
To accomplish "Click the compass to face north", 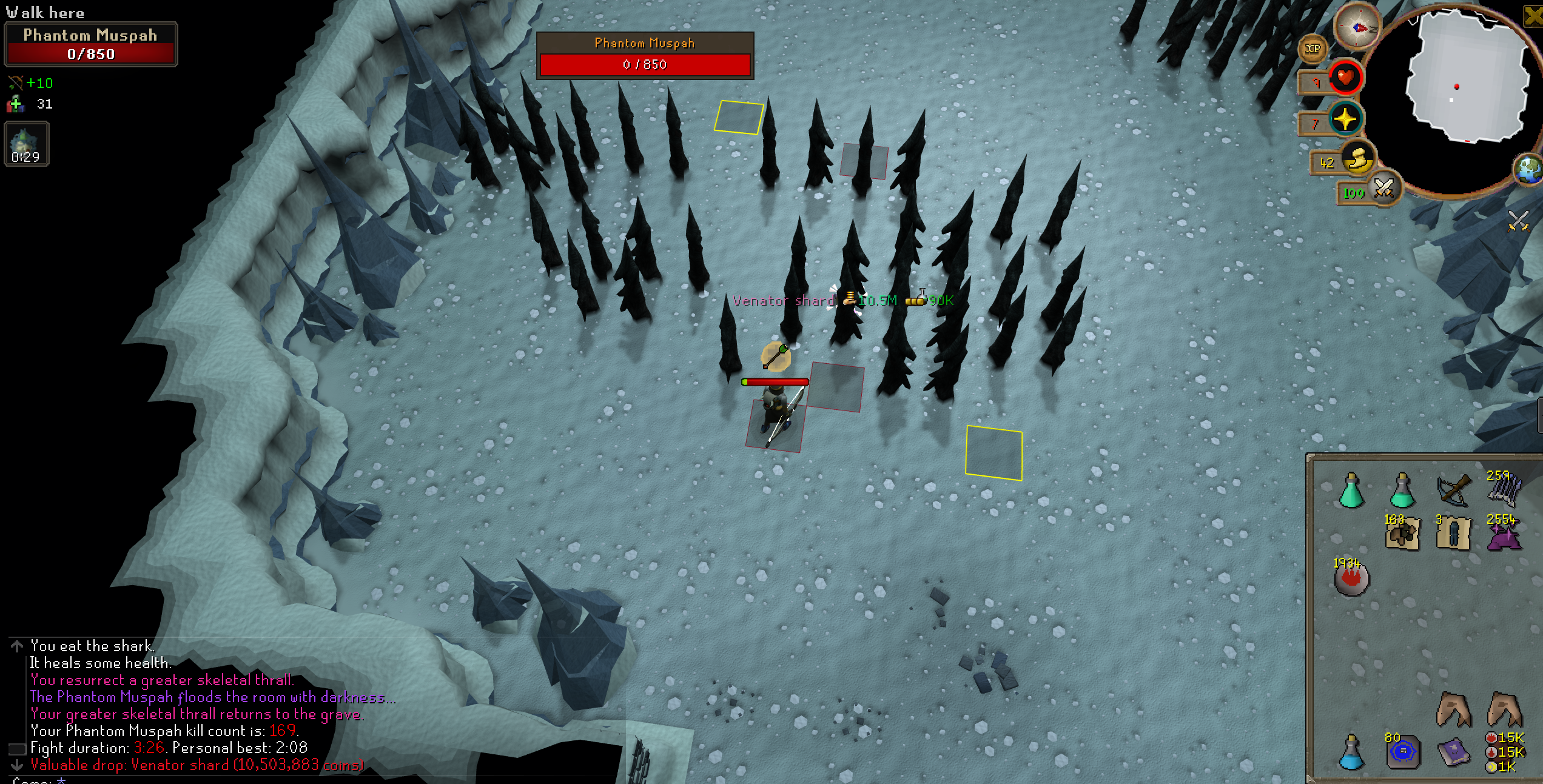I will click(x=1357, y=27).
